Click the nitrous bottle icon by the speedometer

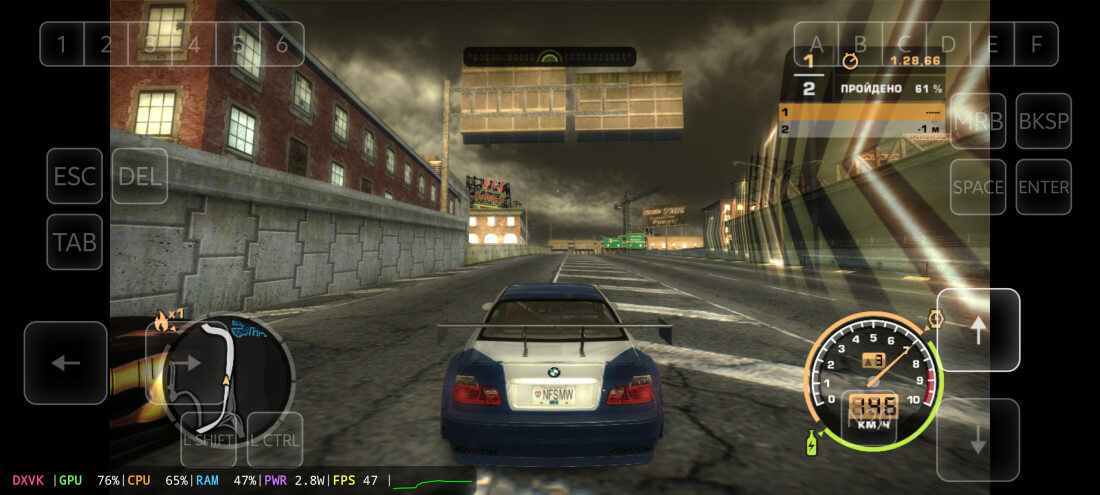pos(812,441)
